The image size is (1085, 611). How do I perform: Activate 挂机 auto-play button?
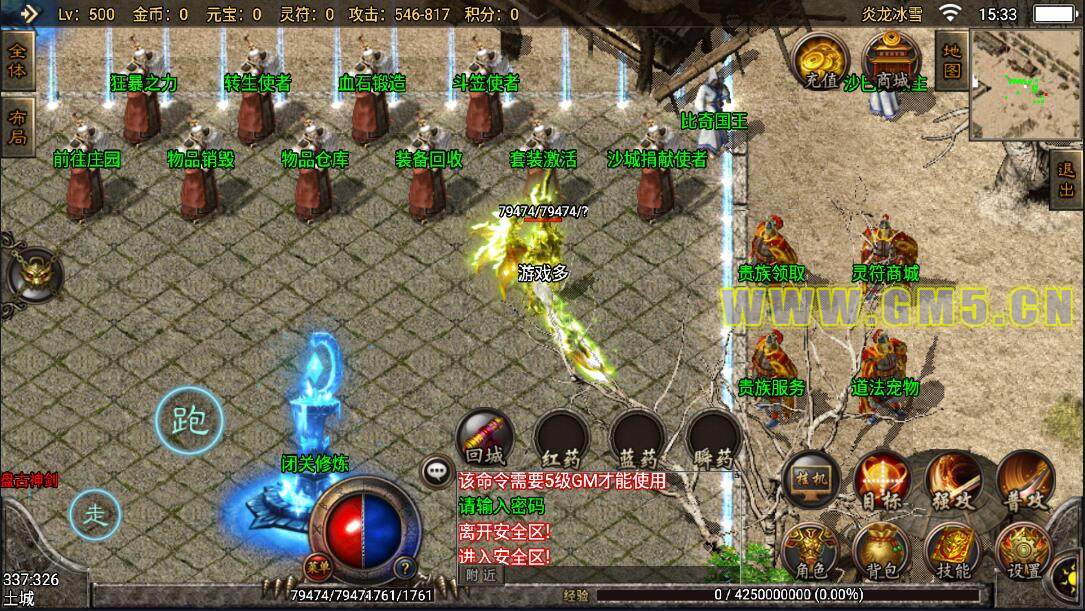(811, 478)
